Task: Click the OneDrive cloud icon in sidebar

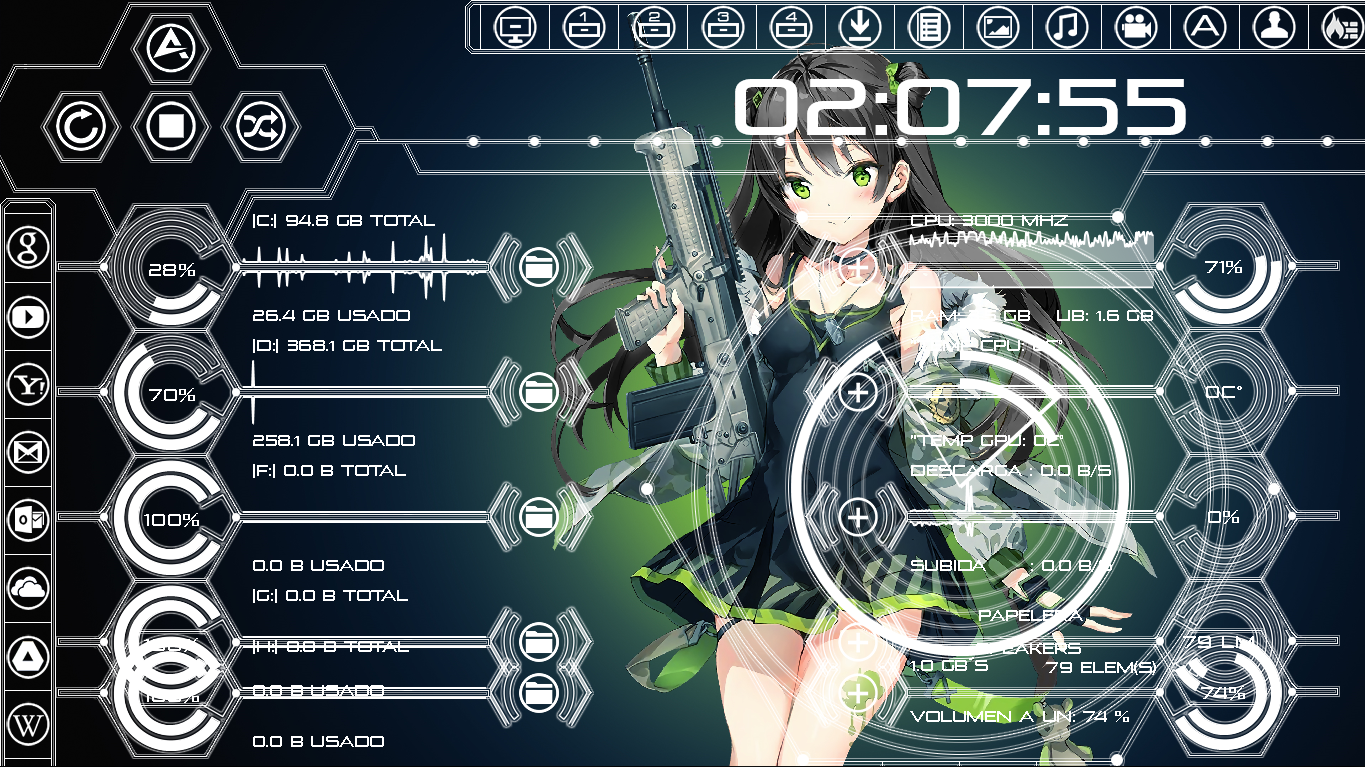Action: point(28,589)
